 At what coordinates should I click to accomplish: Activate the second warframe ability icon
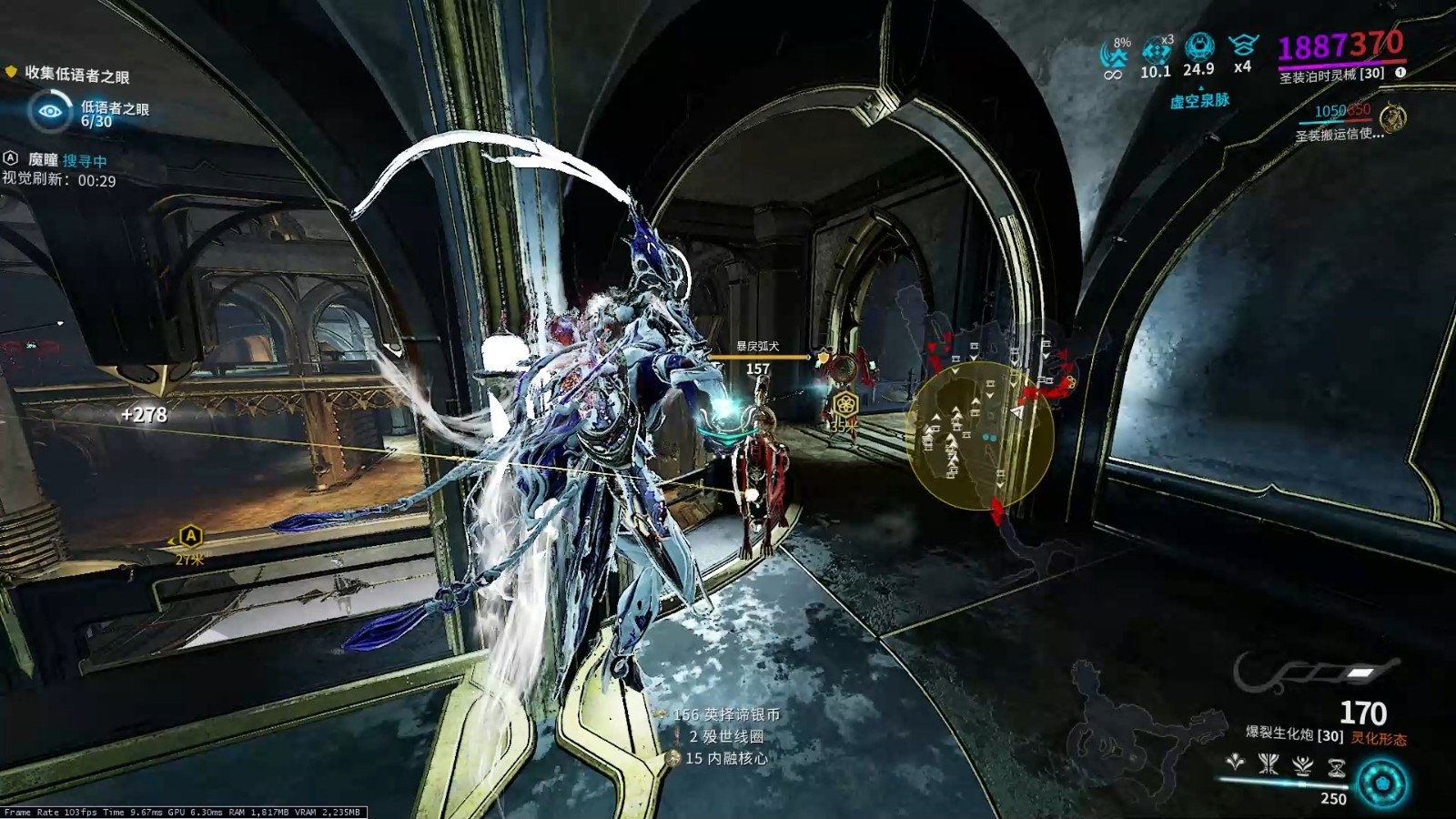tap(1269, 763)
